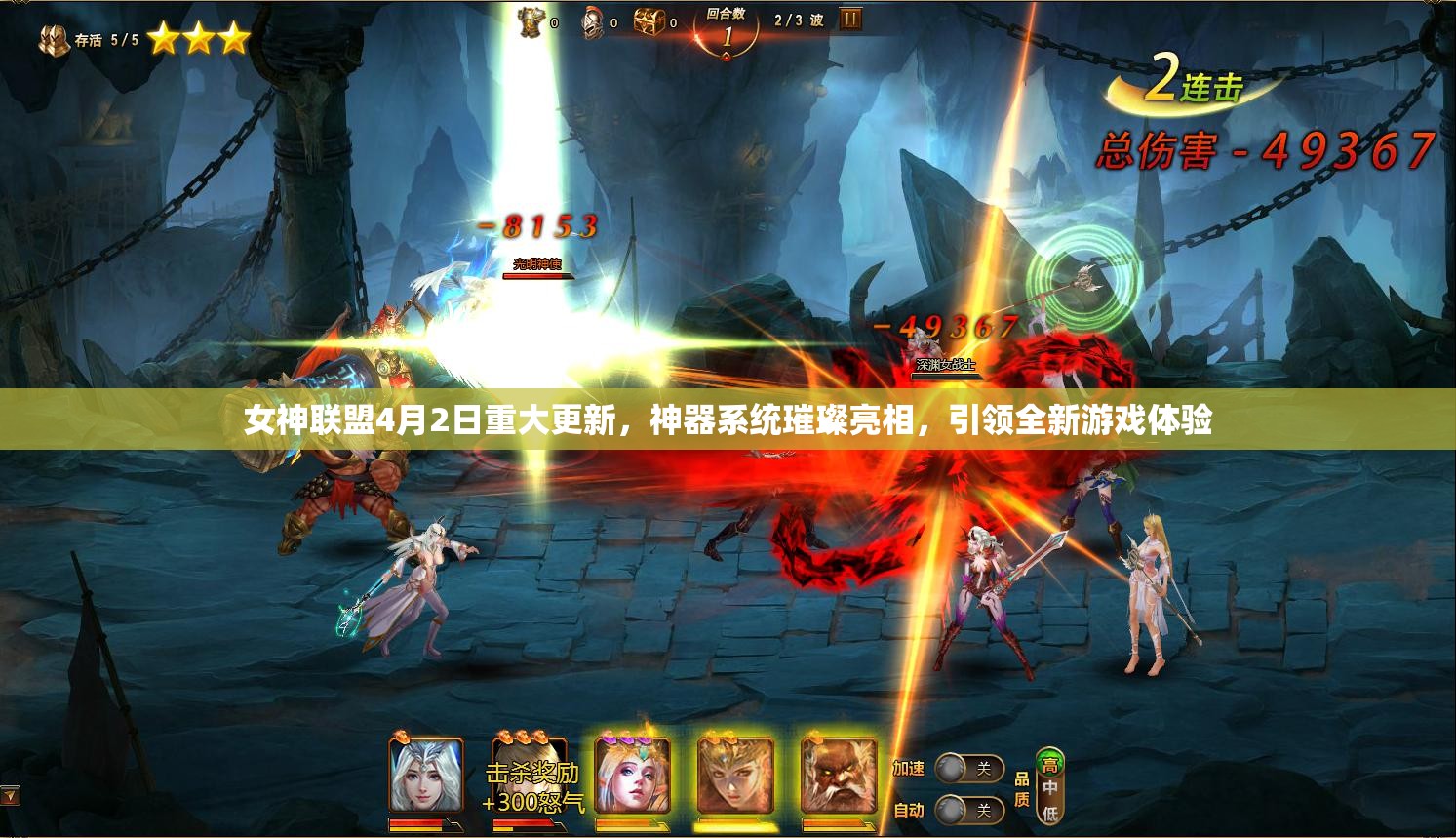Click the 回合数 round counter emblem

point(726,31)
